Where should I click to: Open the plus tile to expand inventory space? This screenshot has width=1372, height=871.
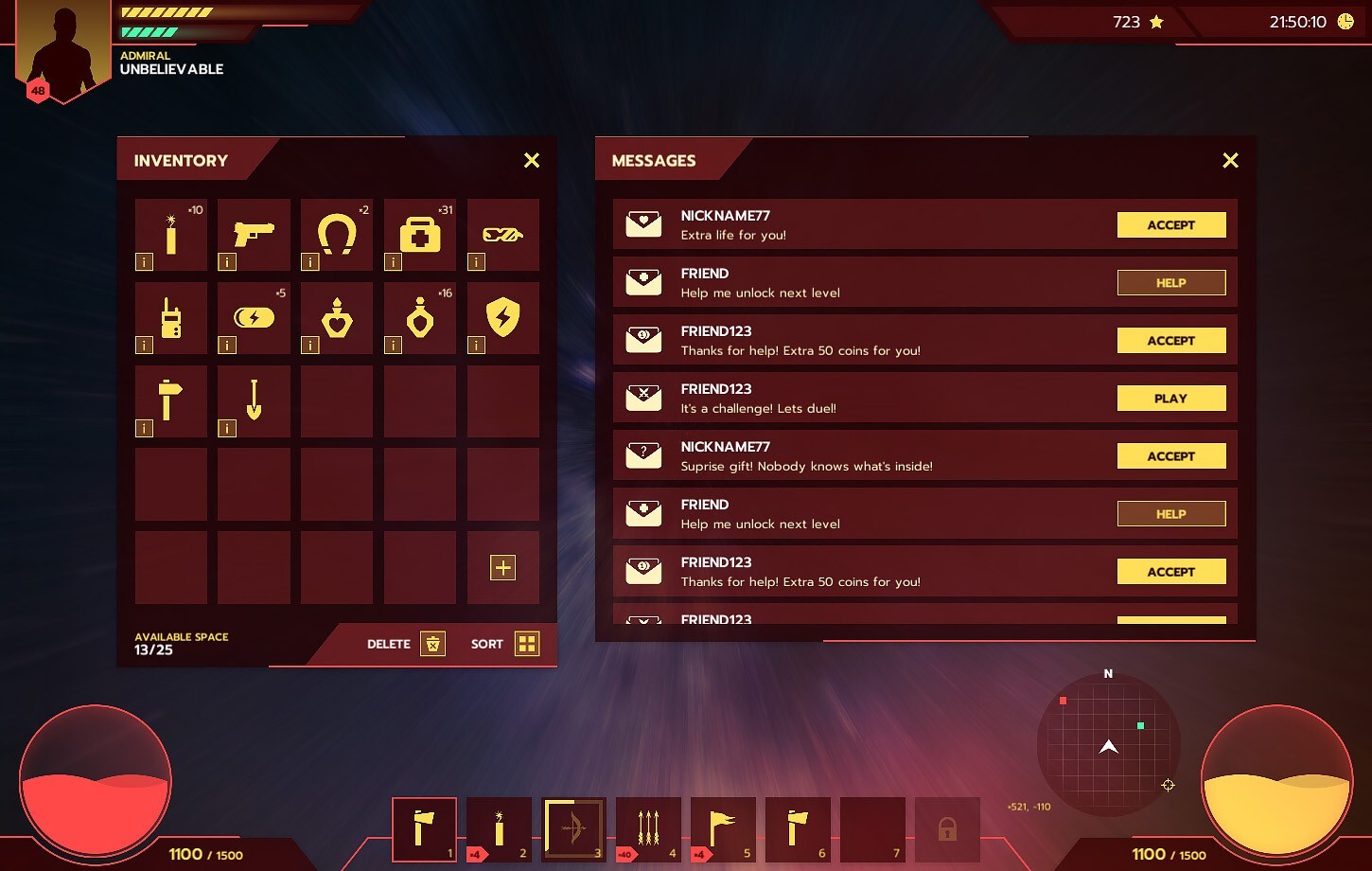tap(502, 567)
